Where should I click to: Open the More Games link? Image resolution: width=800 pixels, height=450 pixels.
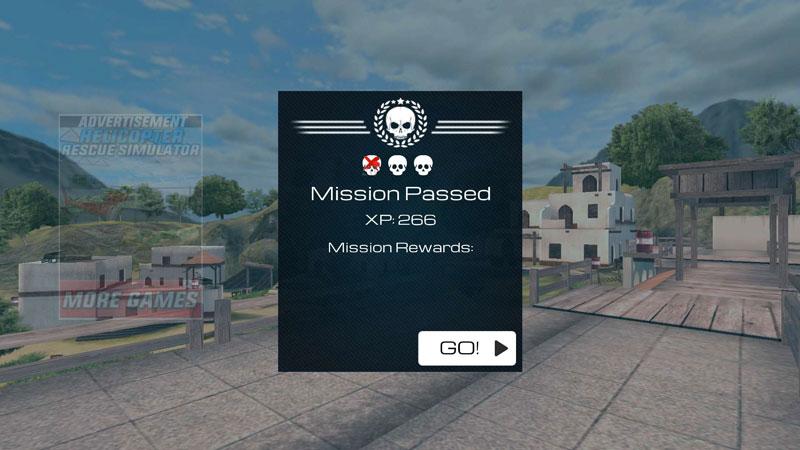pyautogui.click(x=130, y=300)
